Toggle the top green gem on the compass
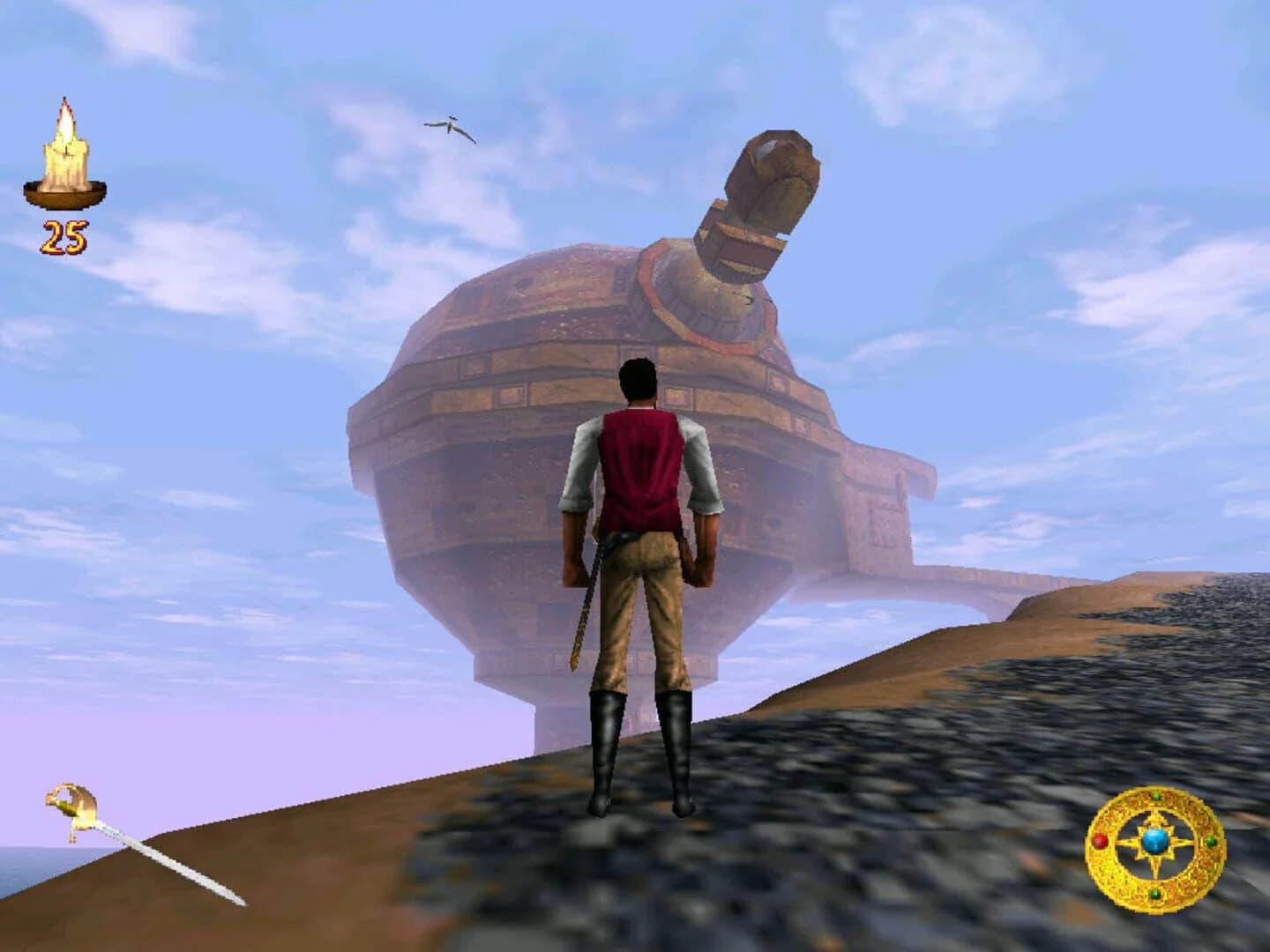The height and width of the screenshot is (952, 1270). click(1156, 796)
